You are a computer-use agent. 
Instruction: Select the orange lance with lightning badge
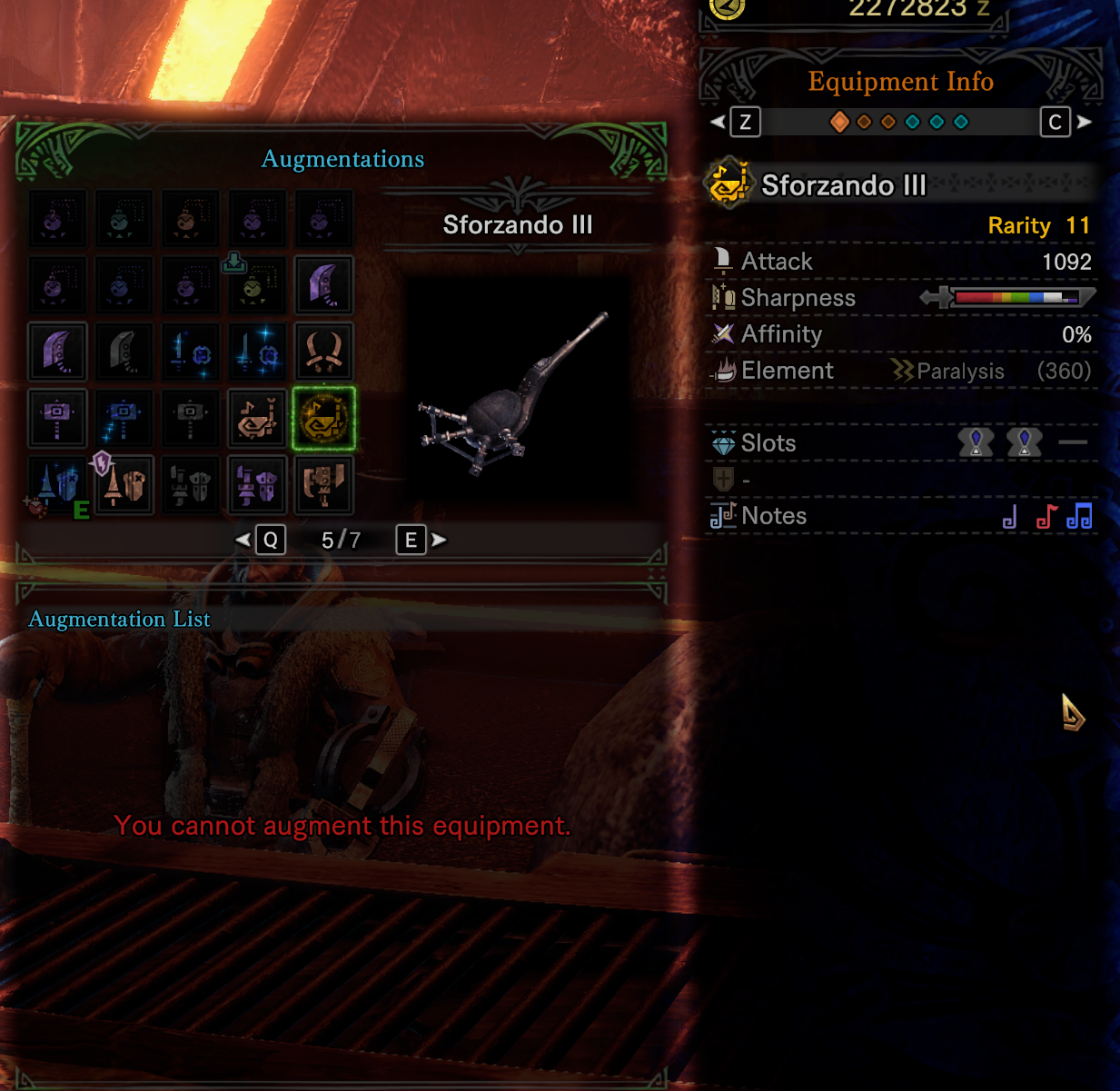(x=124, y=484)
